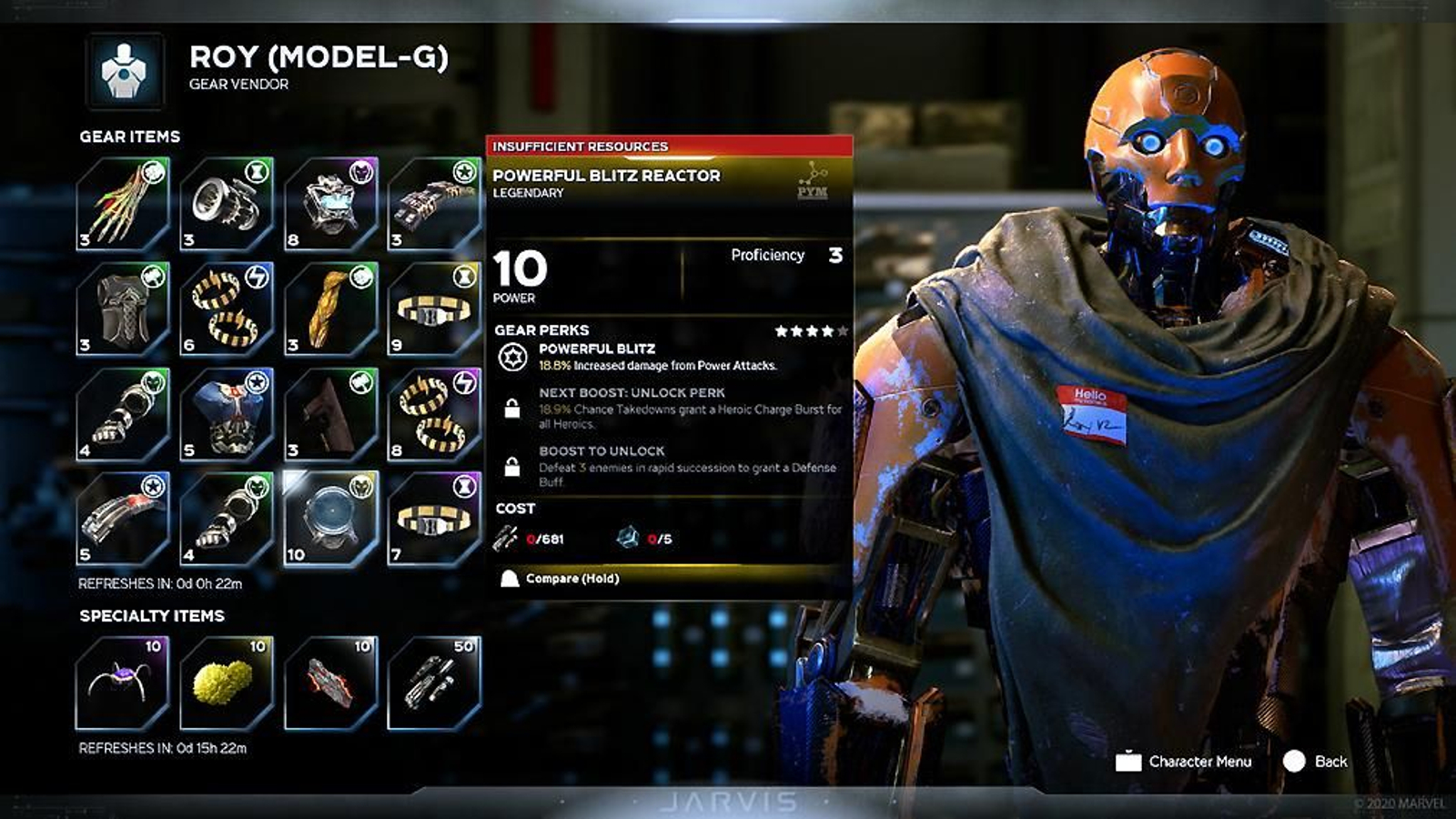Click the four-star rating under Gear Perks

point(804,329)
